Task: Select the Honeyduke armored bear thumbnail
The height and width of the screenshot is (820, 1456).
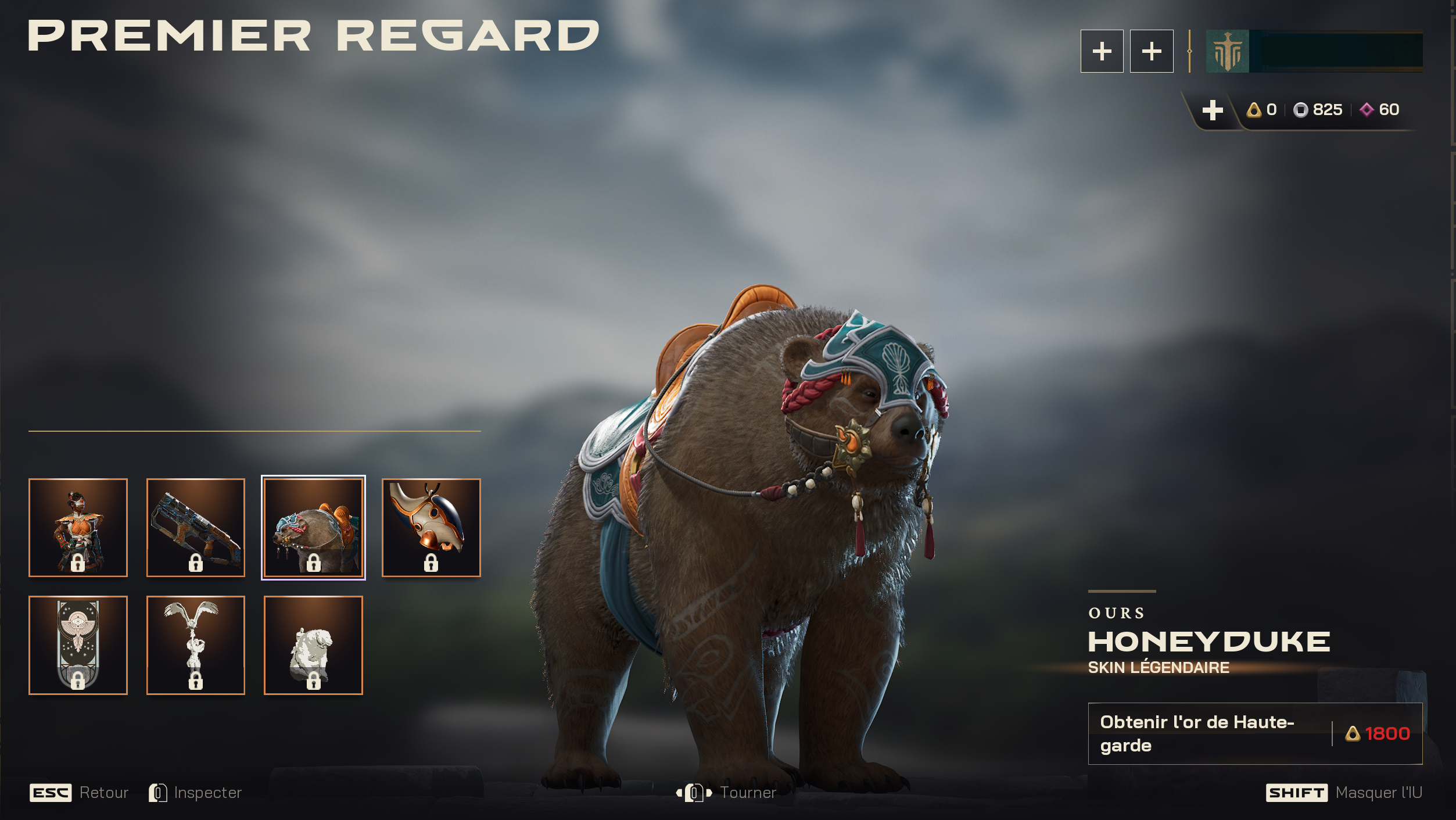Action: 313,527
